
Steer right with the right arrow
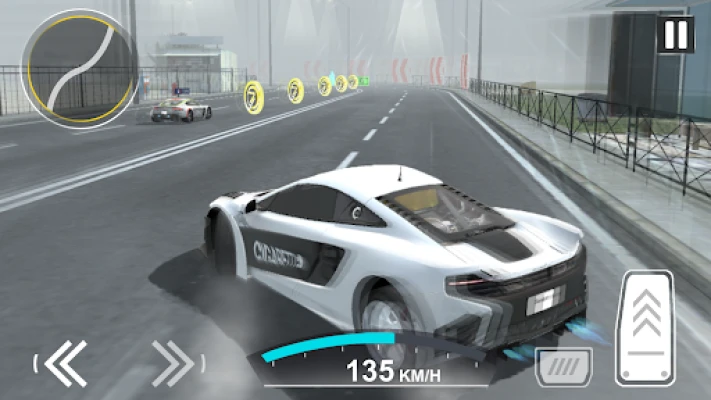pos(173,362)
